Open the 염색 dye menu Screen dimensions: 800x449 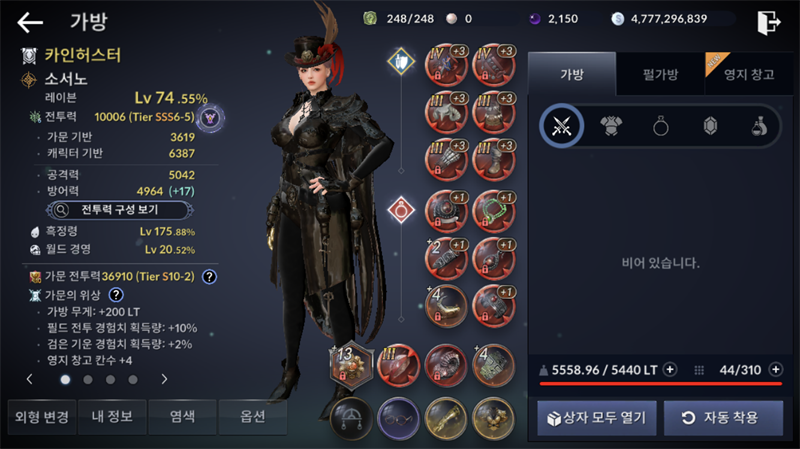pyautogui.click(x=182, y=416)
